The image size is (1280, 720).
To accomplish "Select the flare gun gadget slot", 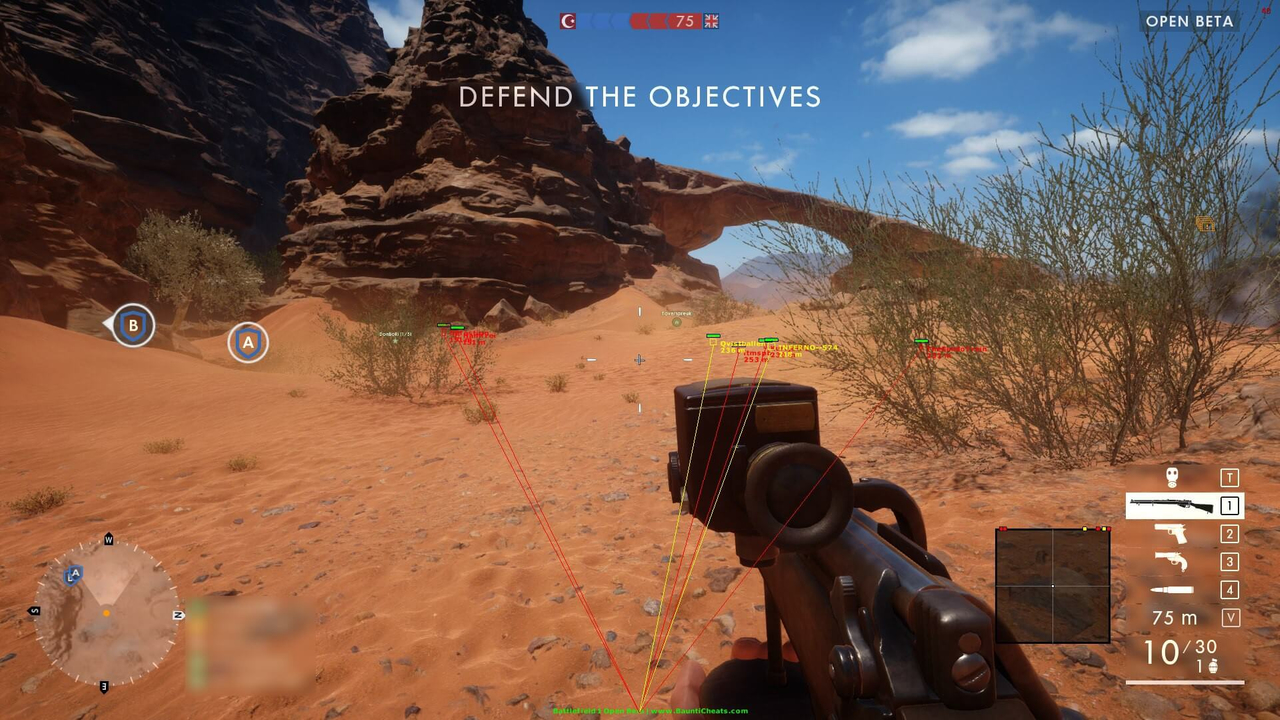I will tap(1171, 562).
